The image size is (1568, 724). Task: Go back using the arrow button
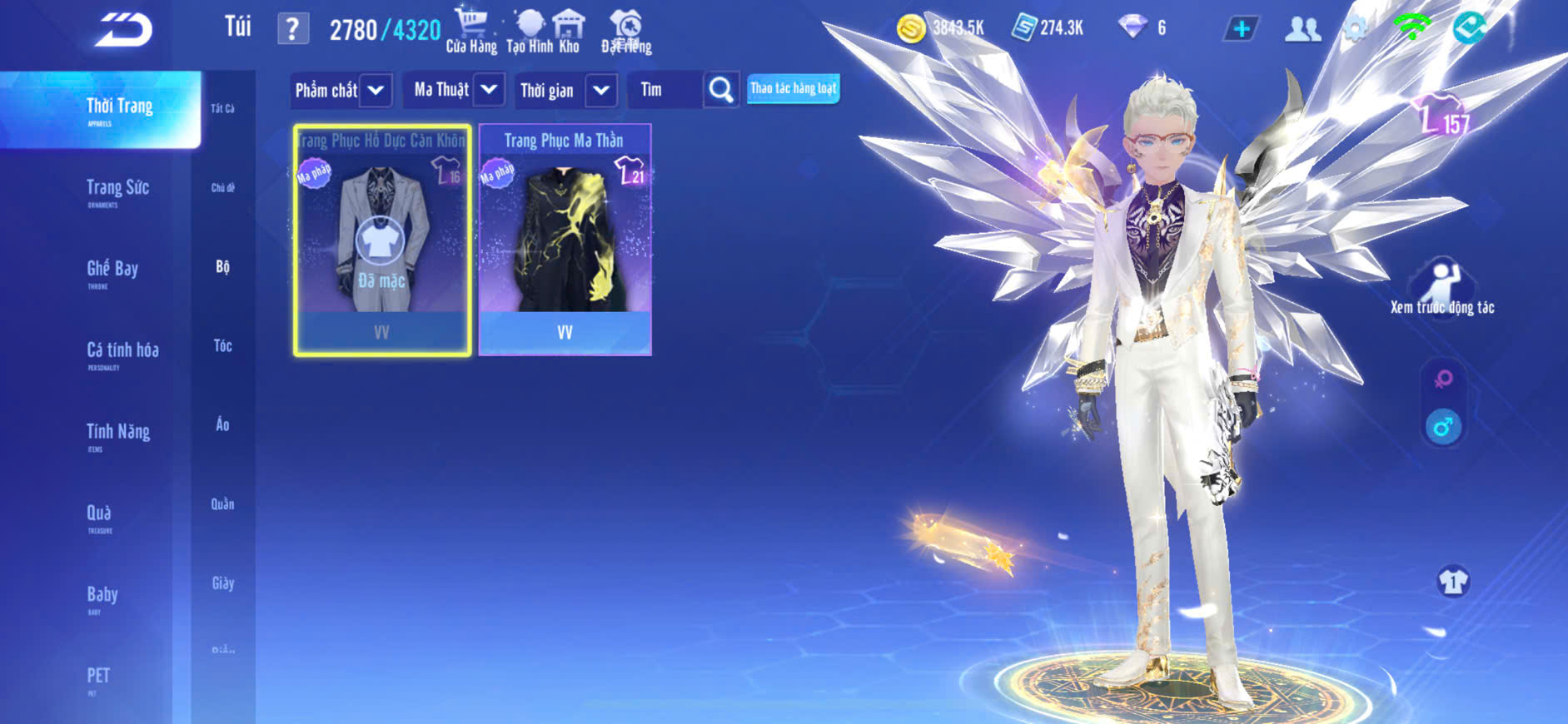pyautogui.click(x=123, y=30)
